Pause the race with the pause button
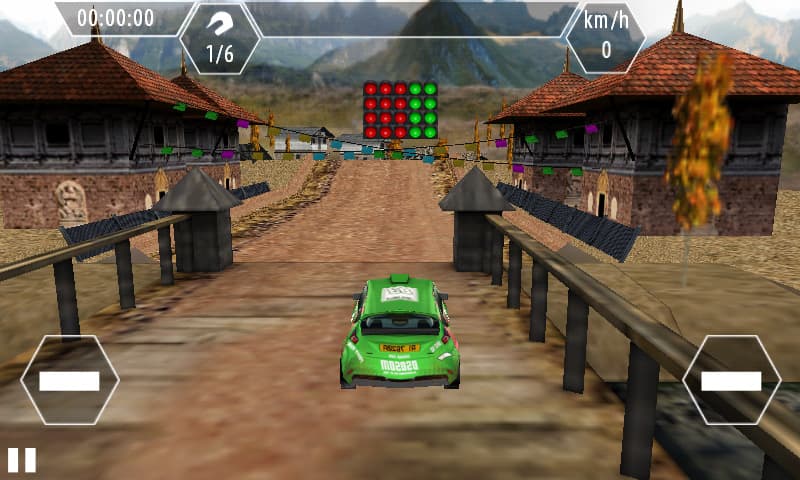This screenshot has width=800, height=480. click(x=22, y=460)
